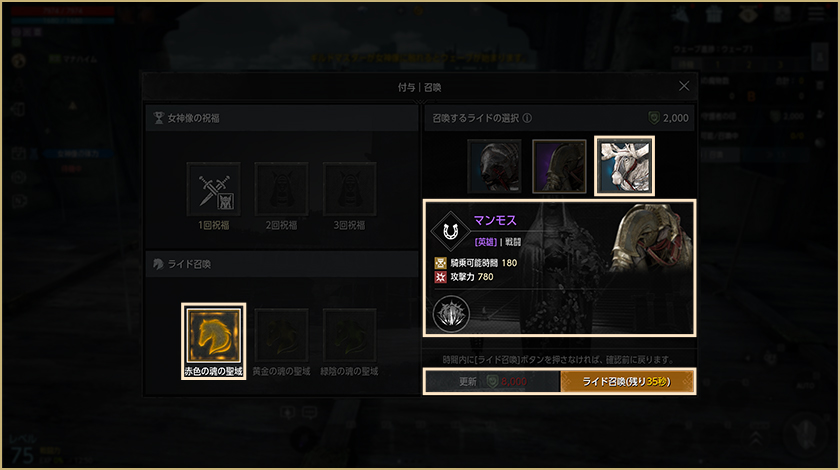Pick the purple-background ride thumbnail
Viewport: 840px width, 470px height.
(559, 166)
